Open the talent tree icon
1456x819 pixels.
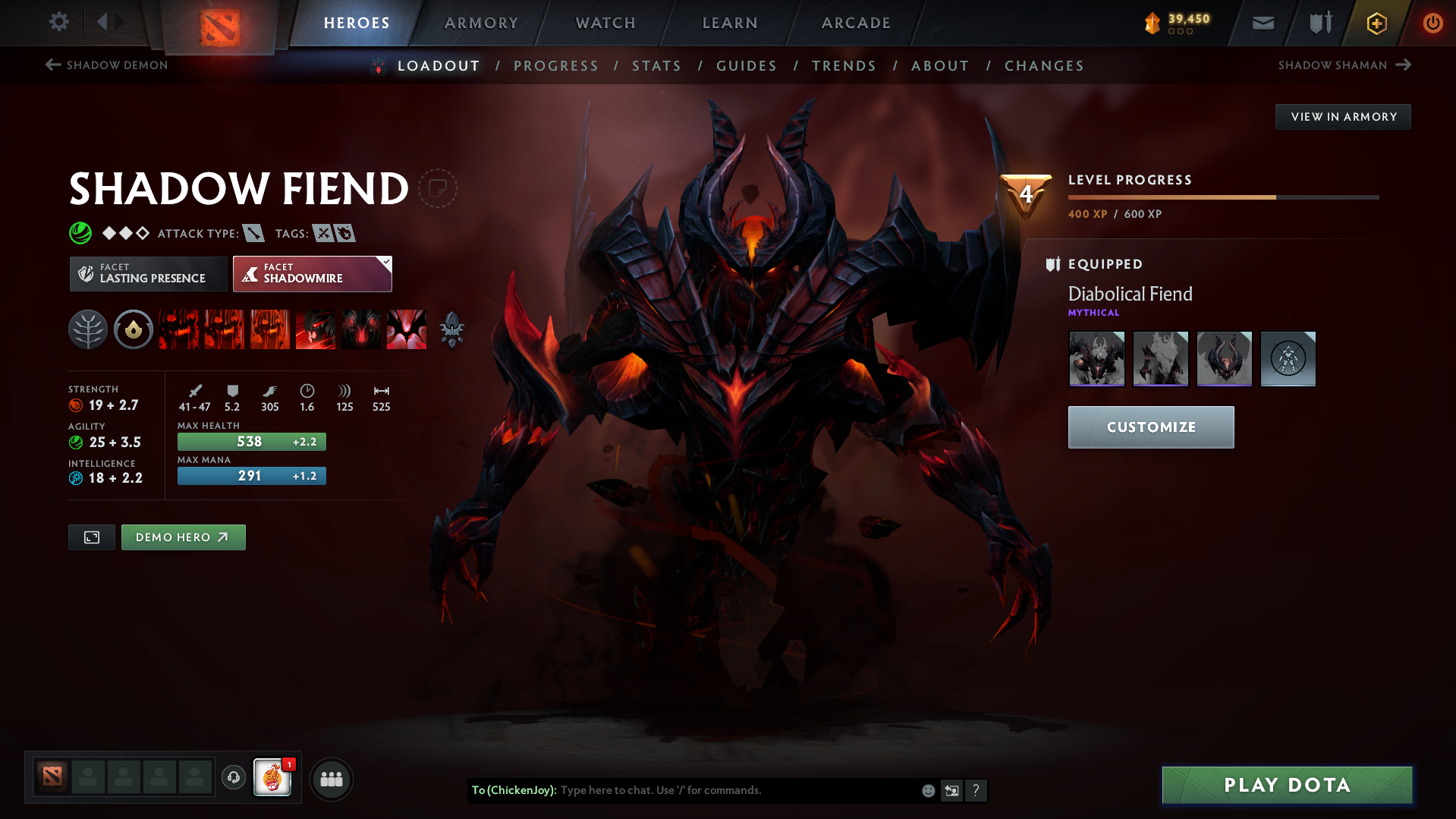pyautogui.click(x=87, y=329)
